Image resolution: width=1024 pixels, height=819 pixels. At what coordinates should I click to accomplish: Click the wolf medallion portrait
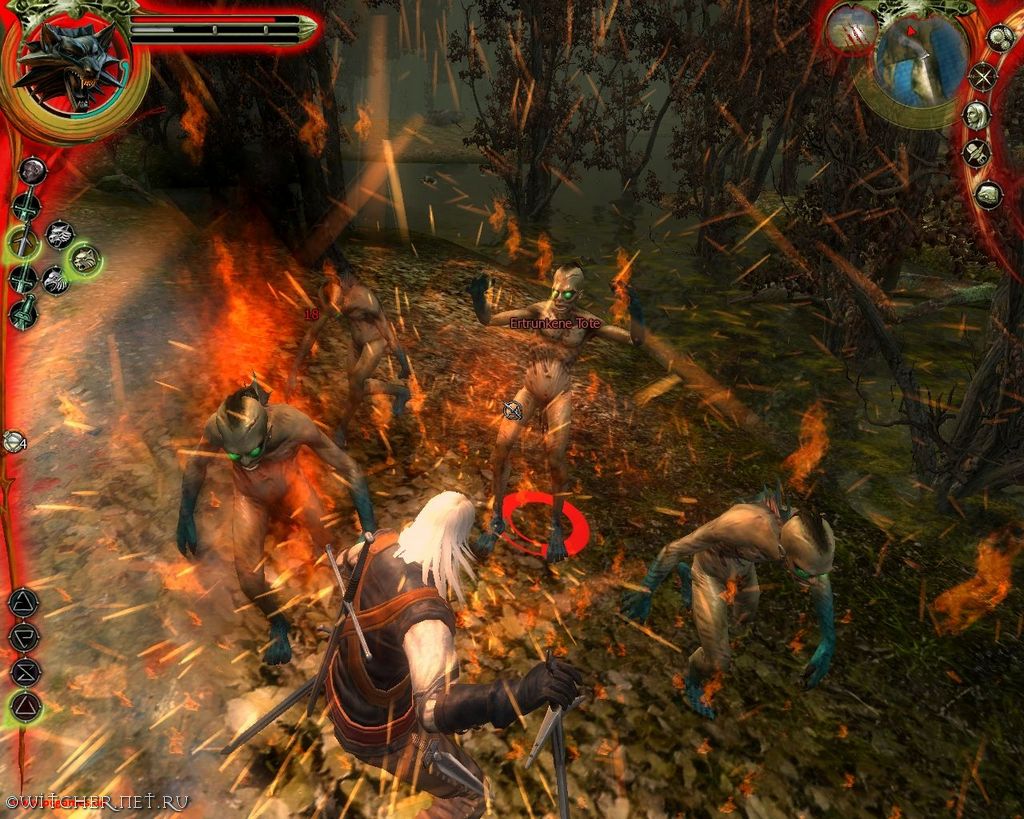click(x=70, y=66)
